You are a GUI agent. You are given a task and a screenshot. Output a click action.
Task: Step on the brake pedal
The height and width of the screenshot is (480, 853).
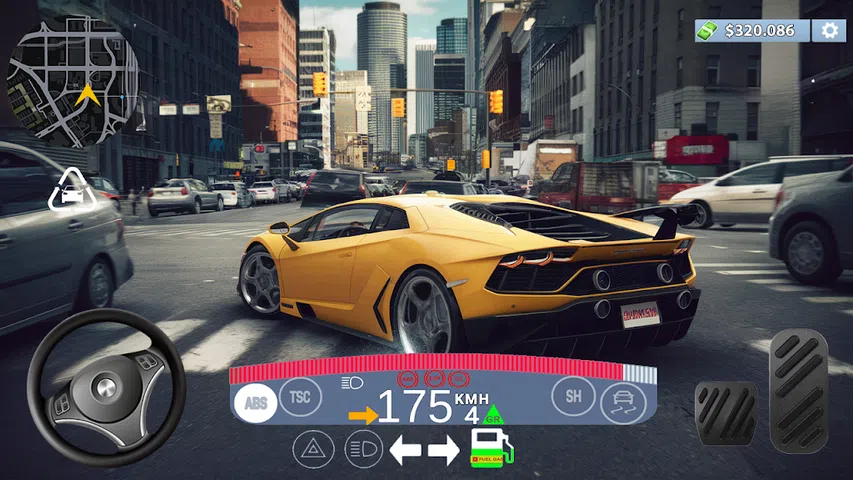725,412
